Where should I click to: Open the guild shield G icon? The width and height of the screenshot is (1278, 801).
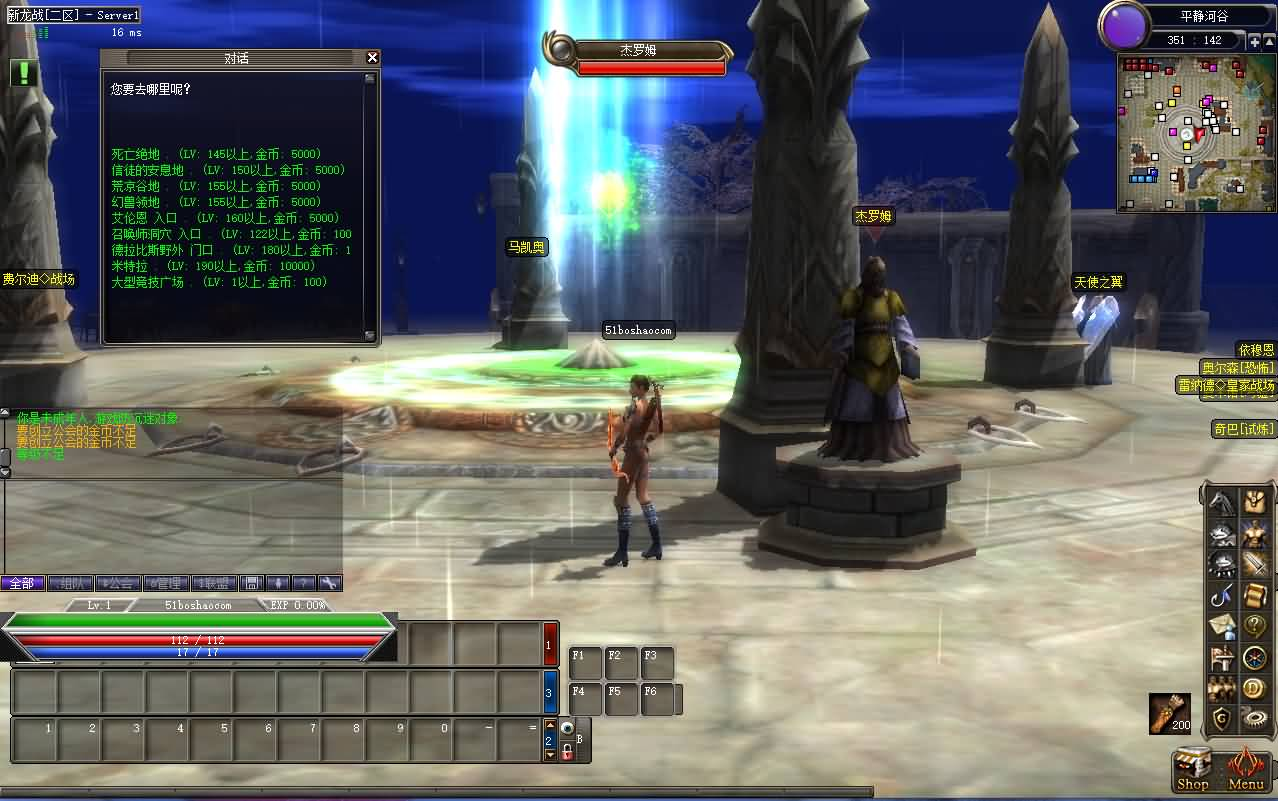coord(1220,717)
